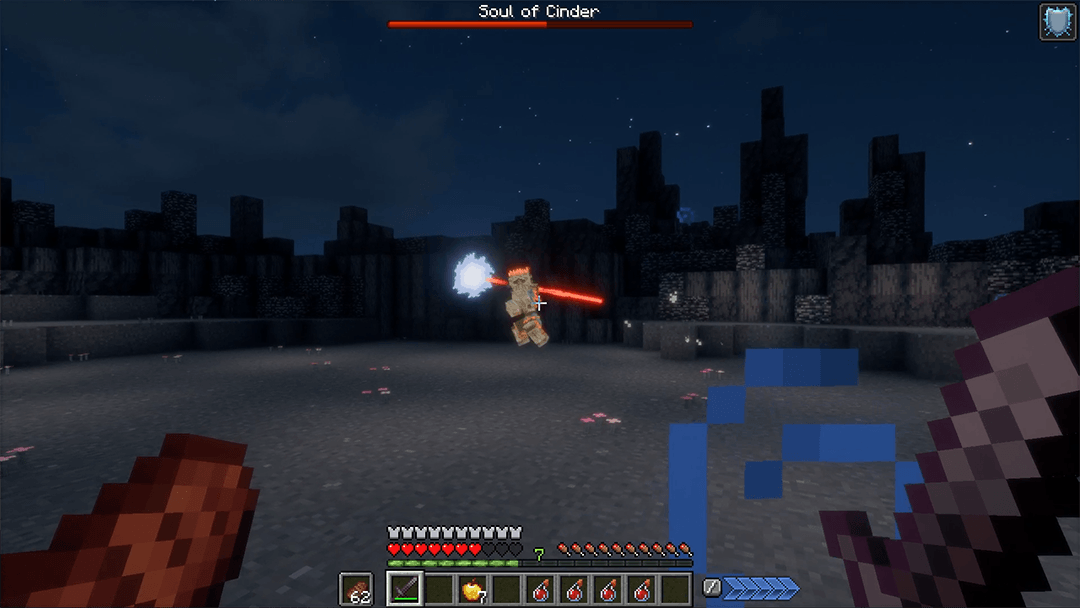Select the sword hotbar slot
Image resolution: width=1080 pixels, height=608 pixels.
pos(405,589)
